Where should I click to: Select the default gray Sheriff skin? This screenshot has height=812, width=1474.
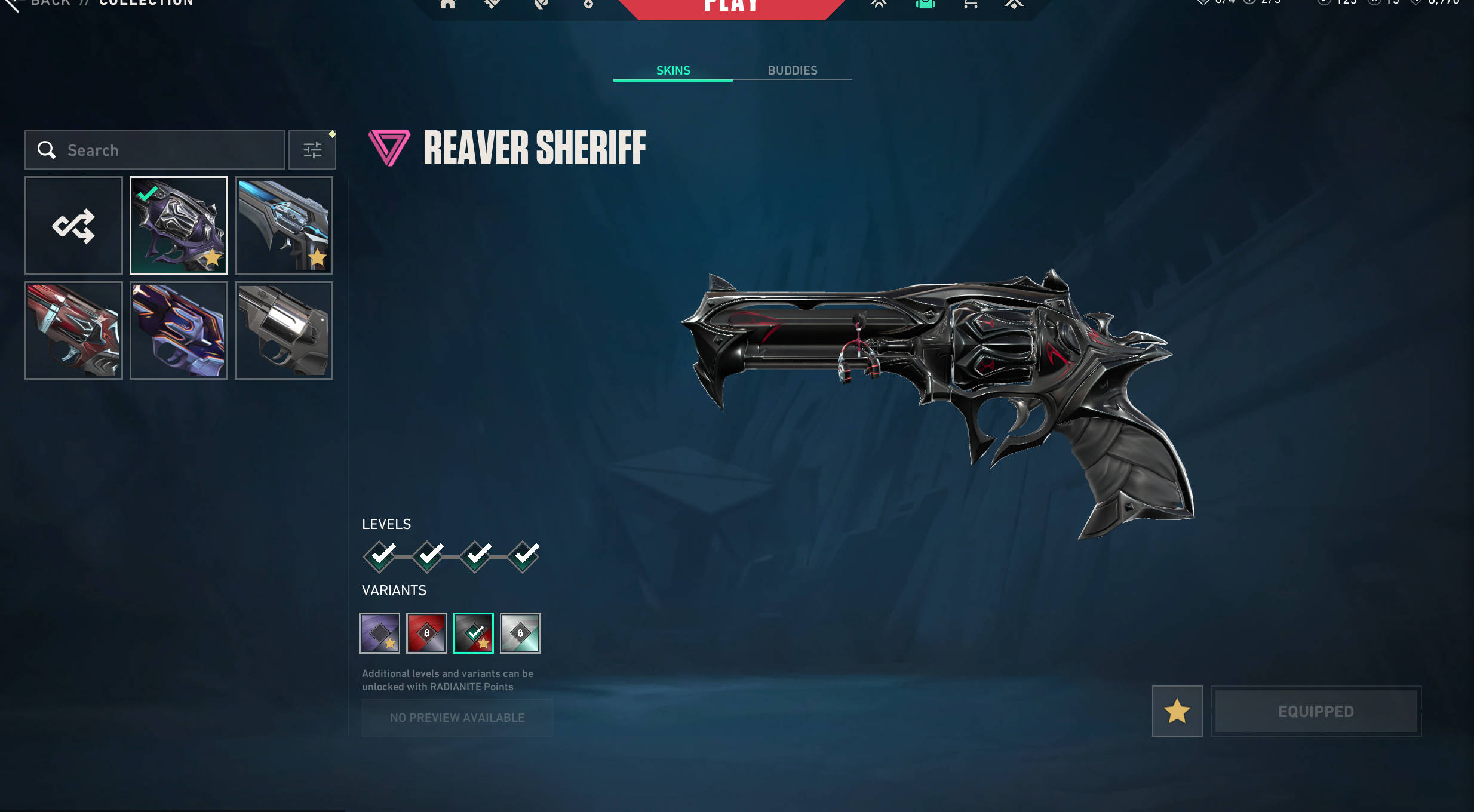284,330
